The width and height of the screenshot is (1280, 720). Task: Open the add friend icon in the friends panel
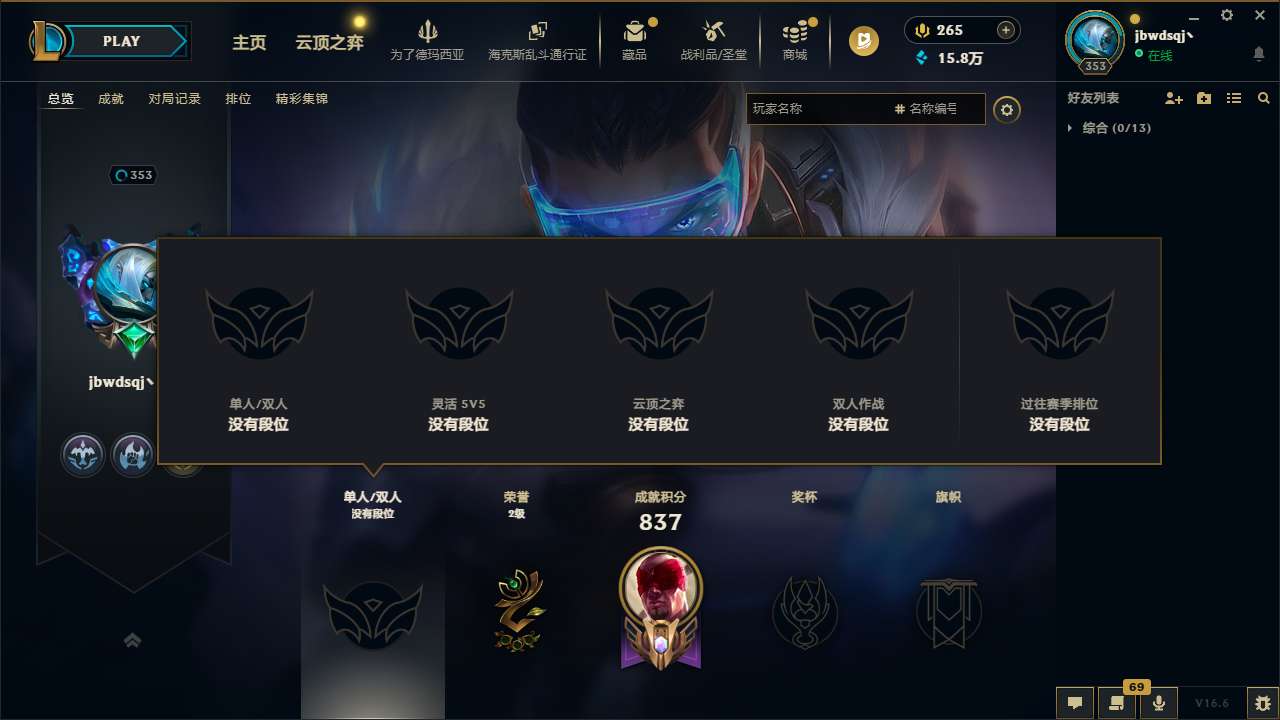tap(1173, 98)
